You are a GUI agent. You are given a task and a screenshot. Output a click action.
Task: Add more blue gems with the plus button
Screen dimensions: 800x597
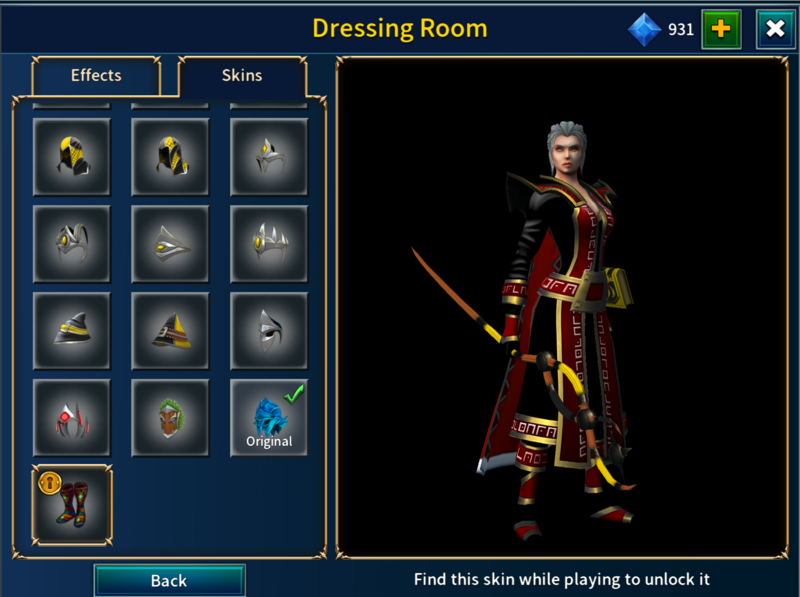[720, 29]
